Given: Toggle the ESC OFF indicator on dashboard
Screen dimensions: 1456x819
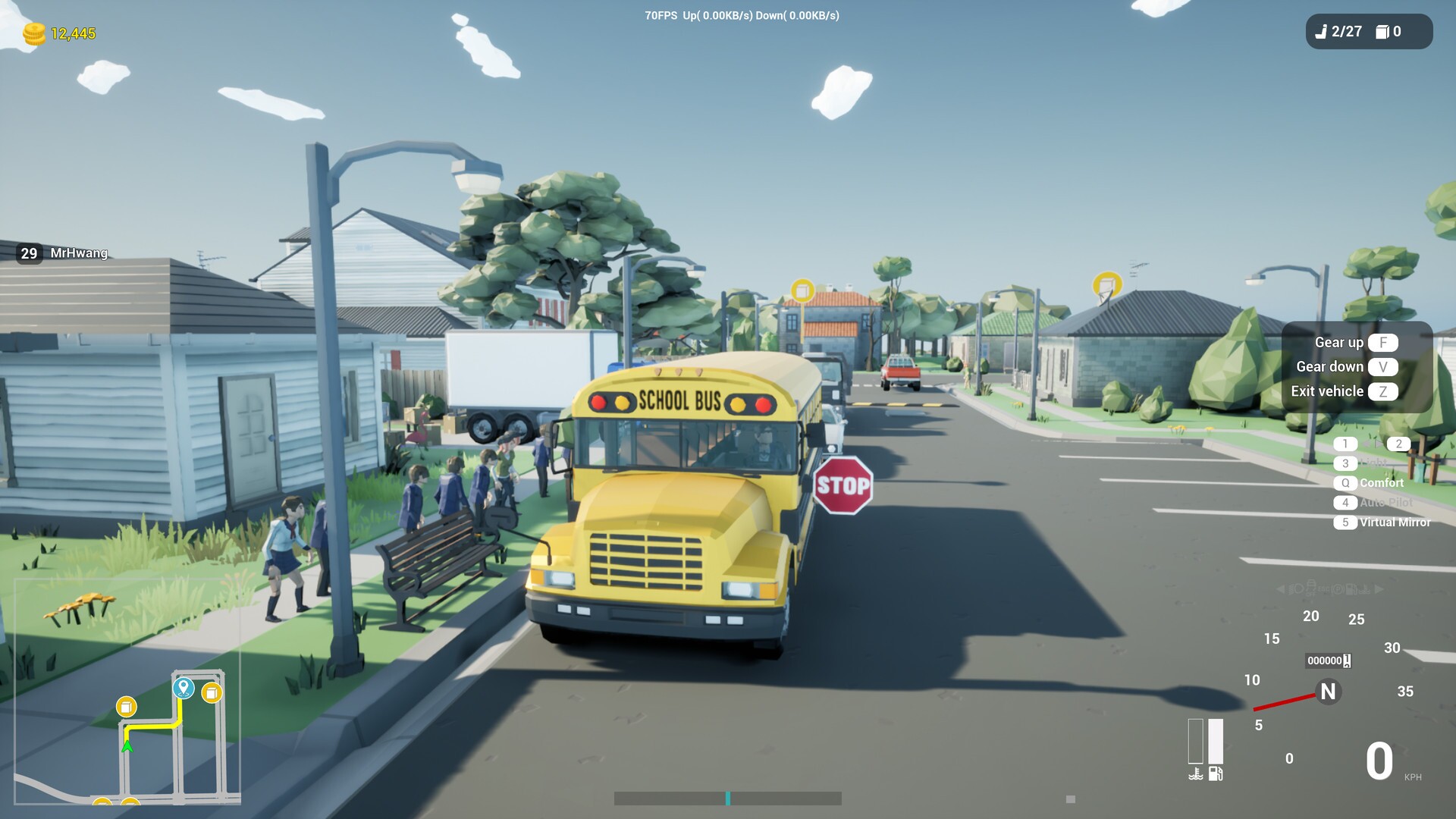Looking at the screenshot, I should pyautogui.click(x=1323, y=589).
